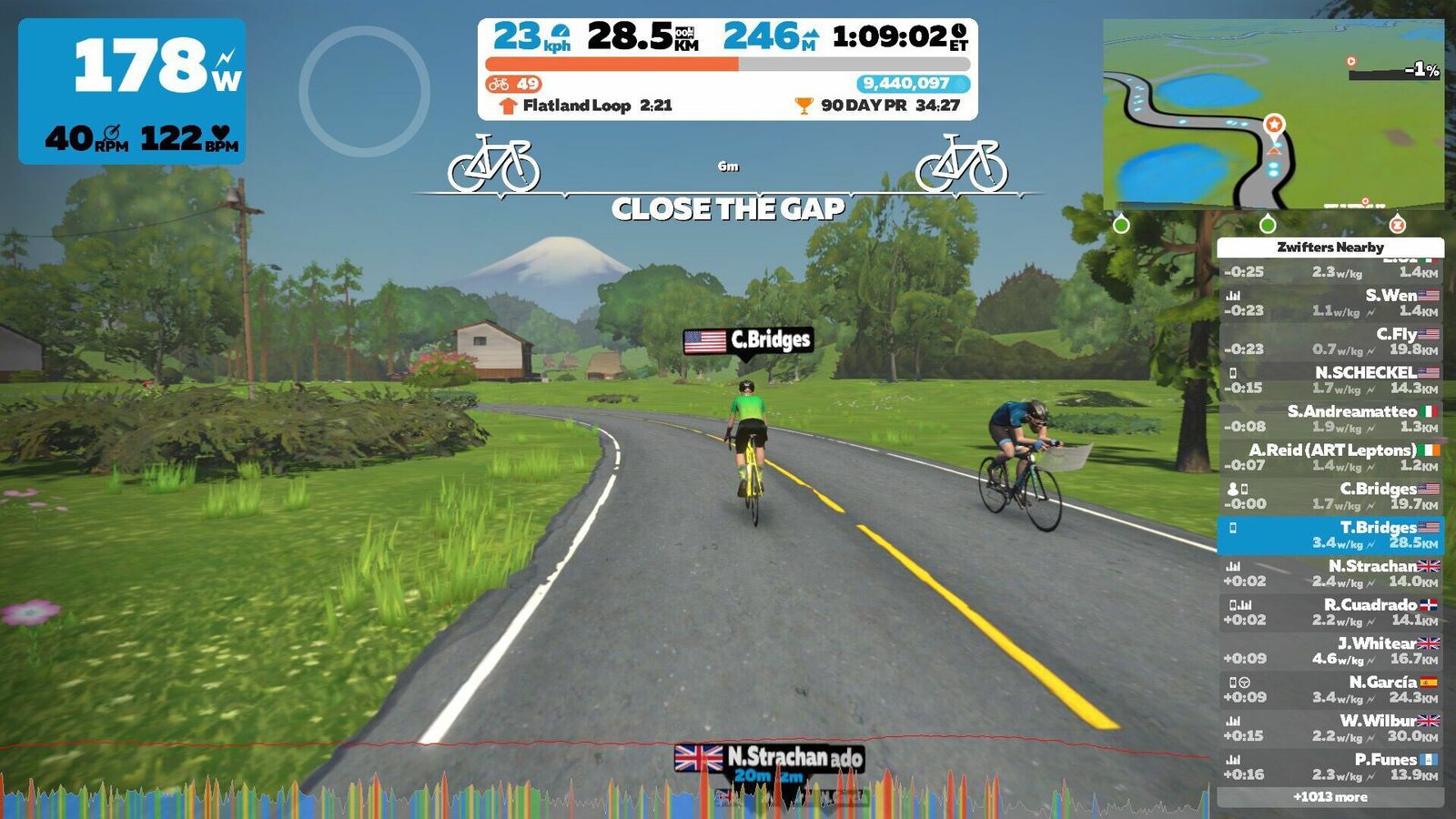Open the power and heart rate panel
Viewport: 1456px width, 819px height.
(x=132, y=91)
